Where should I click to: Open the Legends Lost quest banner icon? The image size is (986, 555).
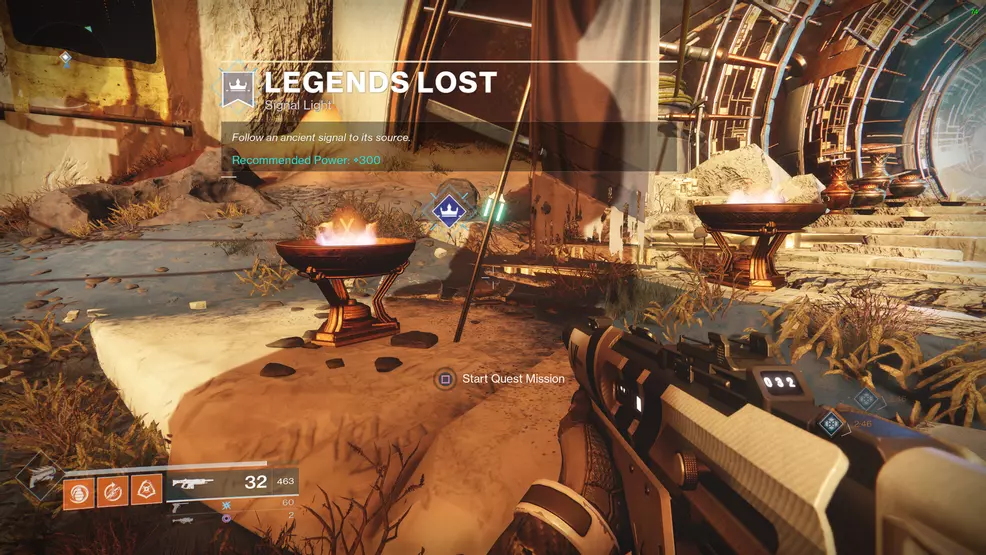tap(238, 88)
